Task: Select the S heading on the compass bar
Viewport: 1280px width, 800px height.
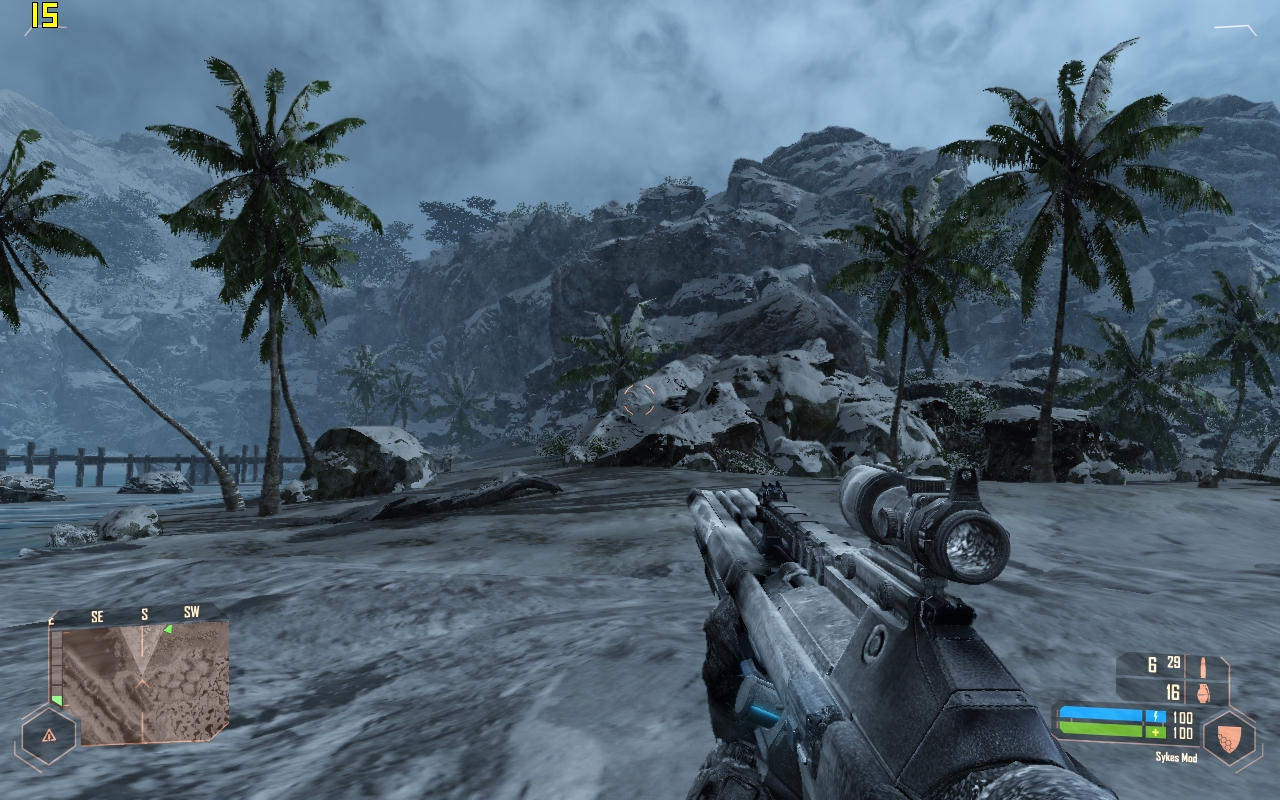Action: [x=144, y=614]
